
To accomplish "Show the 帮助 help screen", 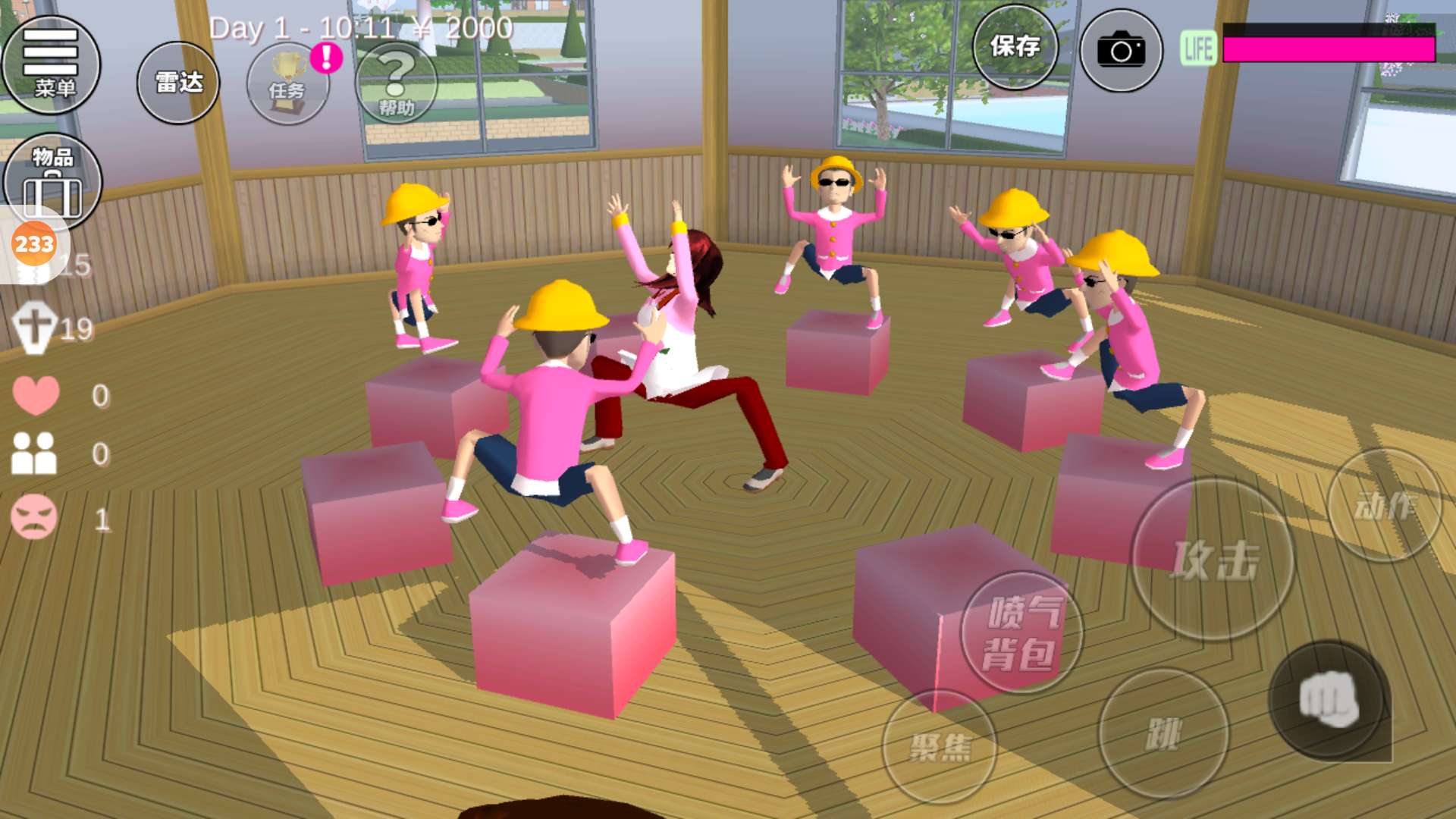I will click(x=397, y=83).
